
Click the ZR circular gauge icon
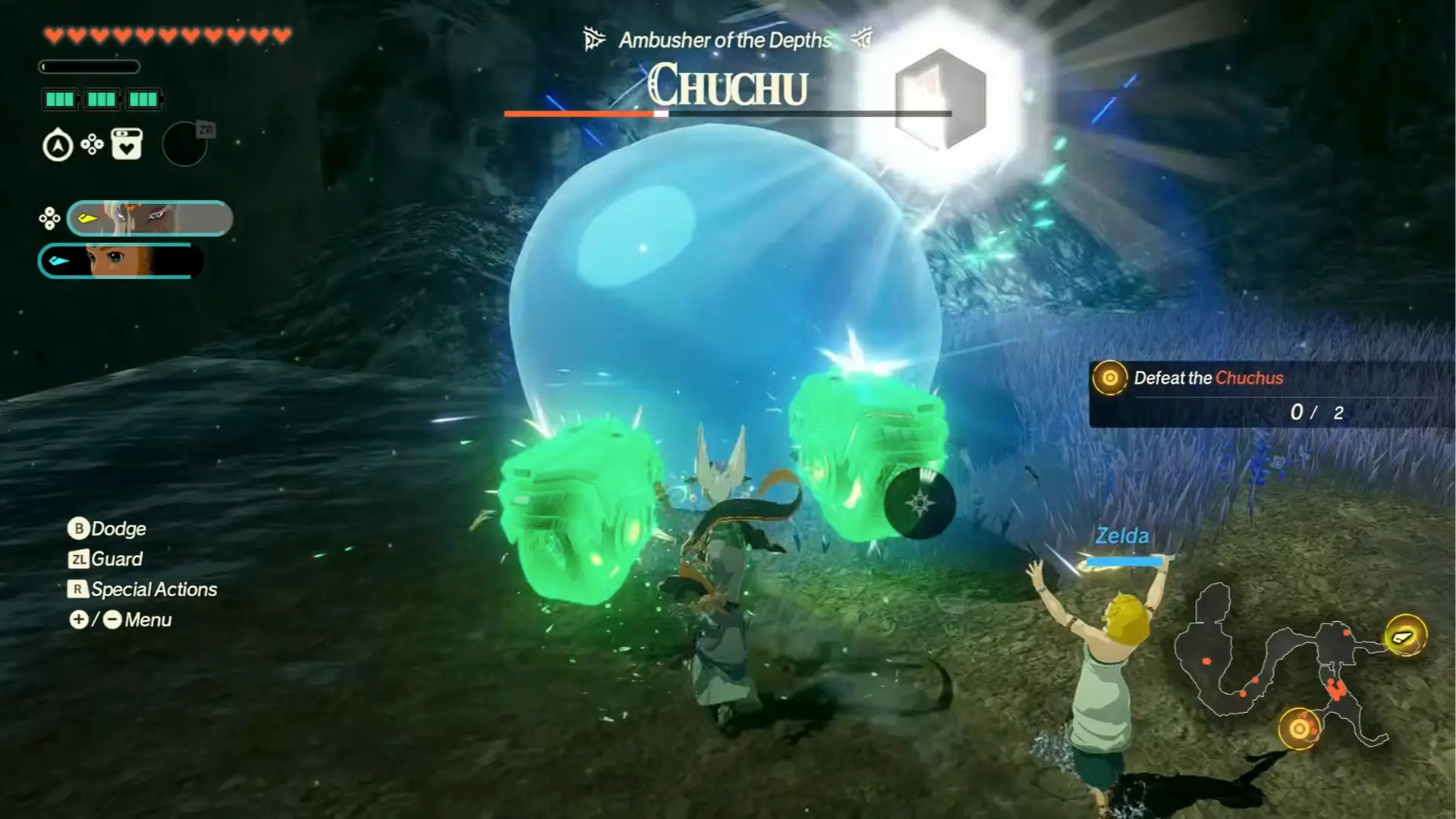coord(184,144)
